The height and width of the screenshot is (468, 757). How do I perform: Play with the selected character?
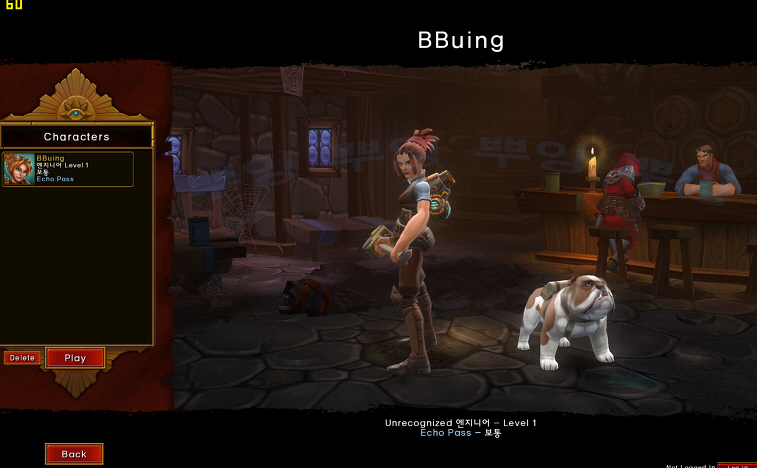(75, 358)
